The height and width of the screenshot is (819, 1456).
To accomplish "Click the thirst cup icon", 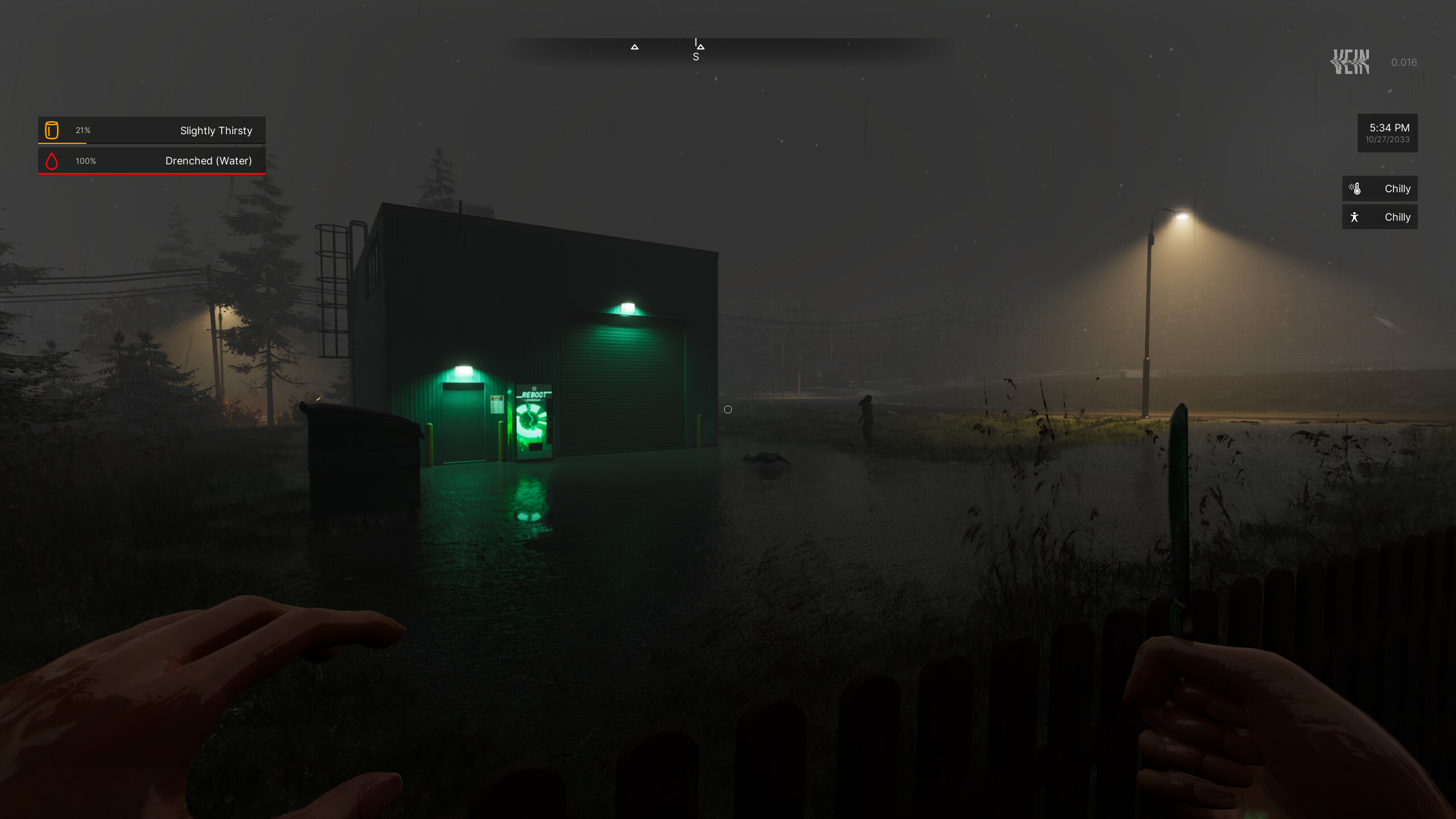I will [x=53, y=130].
